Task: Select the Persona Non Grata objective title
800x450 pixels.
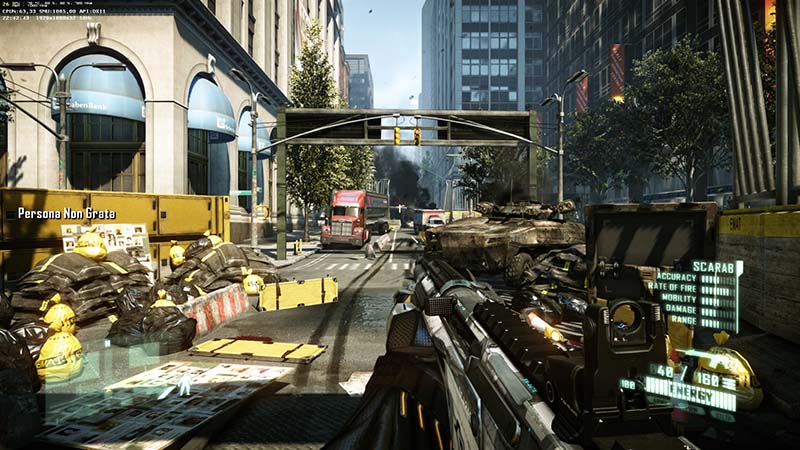Action: point(66,213)
